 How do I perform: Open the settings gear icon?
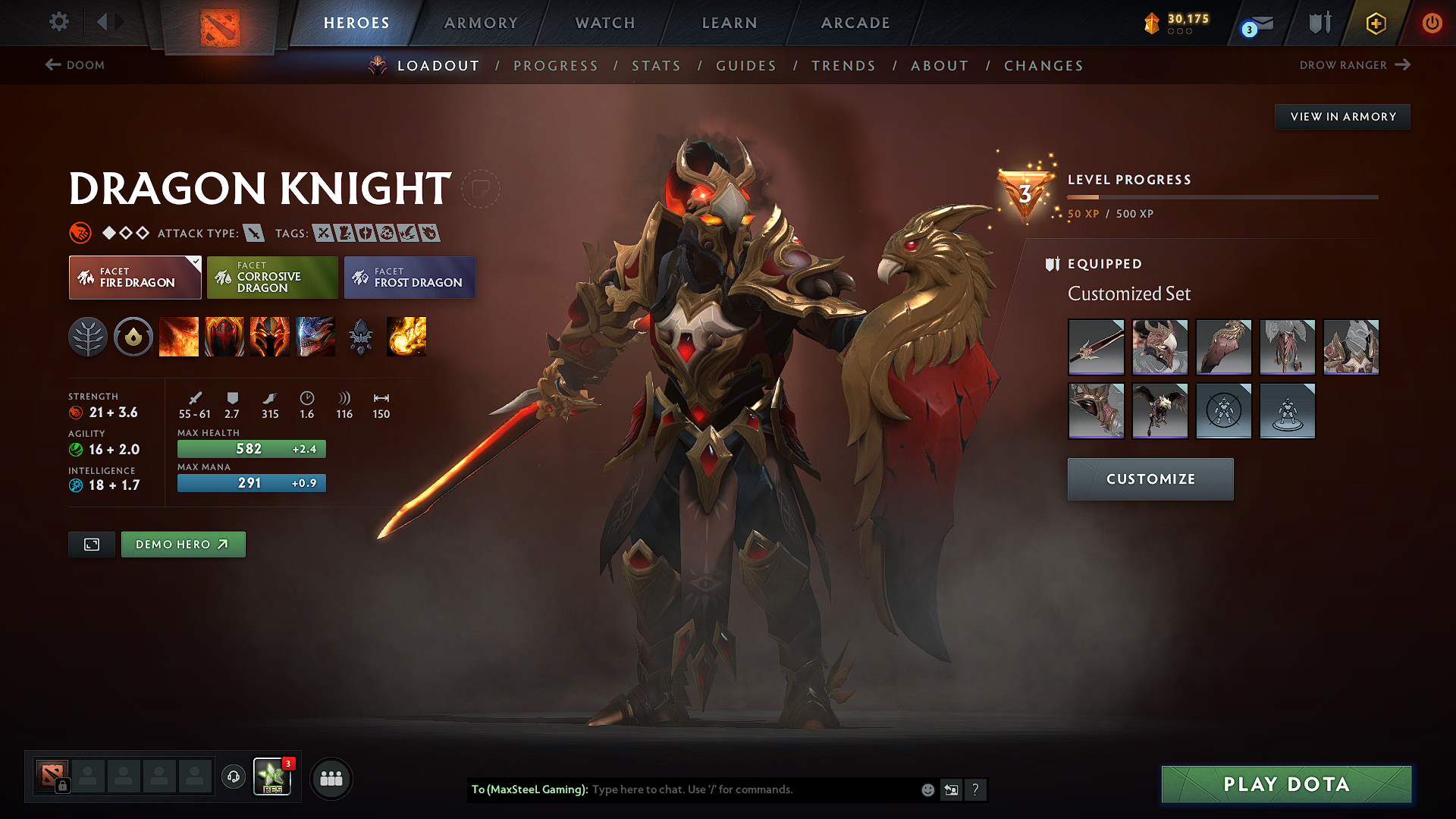tap(58, 22)
